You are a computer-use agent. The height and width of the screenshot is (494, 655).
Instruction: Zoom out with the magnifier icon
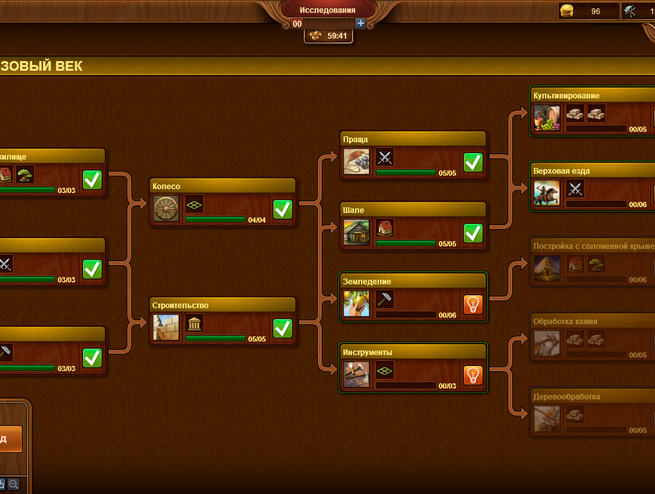(14, 485)
